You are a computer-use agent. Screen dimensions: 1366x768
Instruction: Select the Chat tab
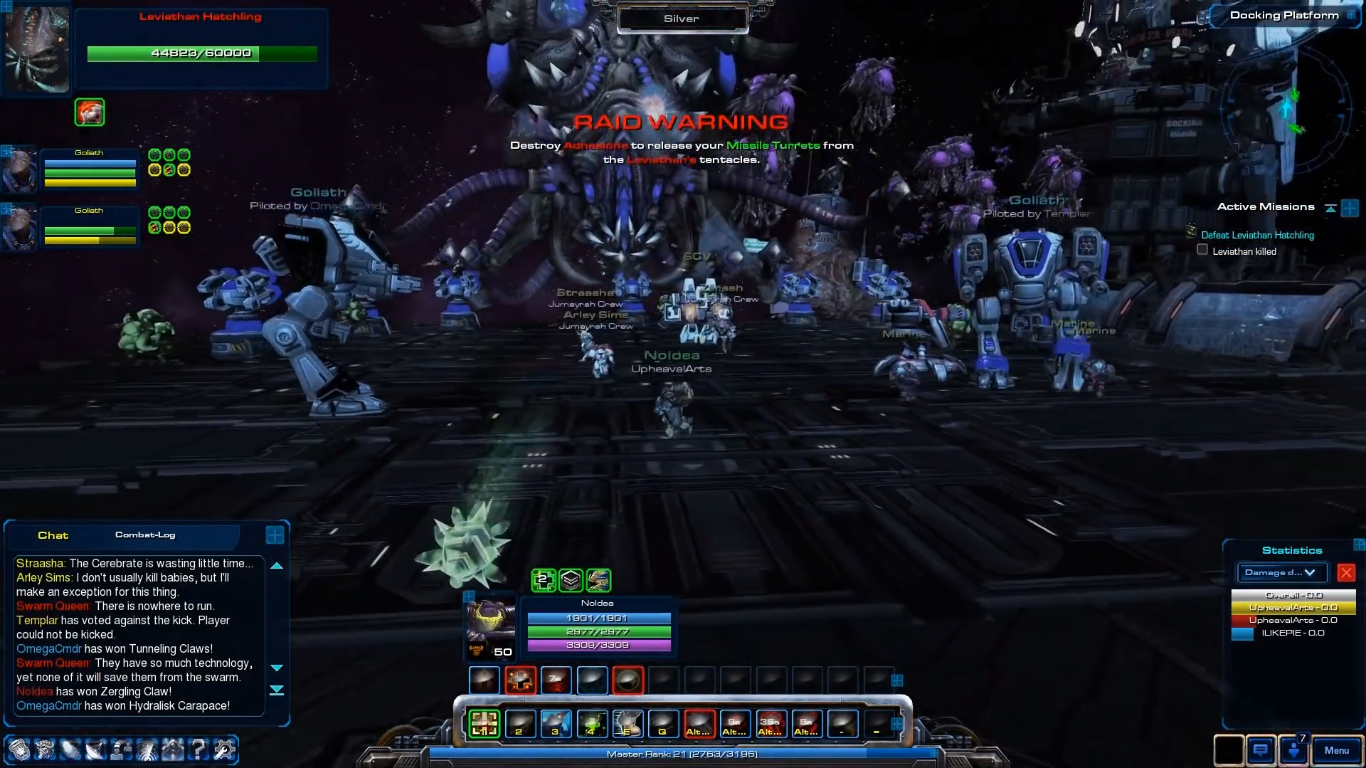53,536
